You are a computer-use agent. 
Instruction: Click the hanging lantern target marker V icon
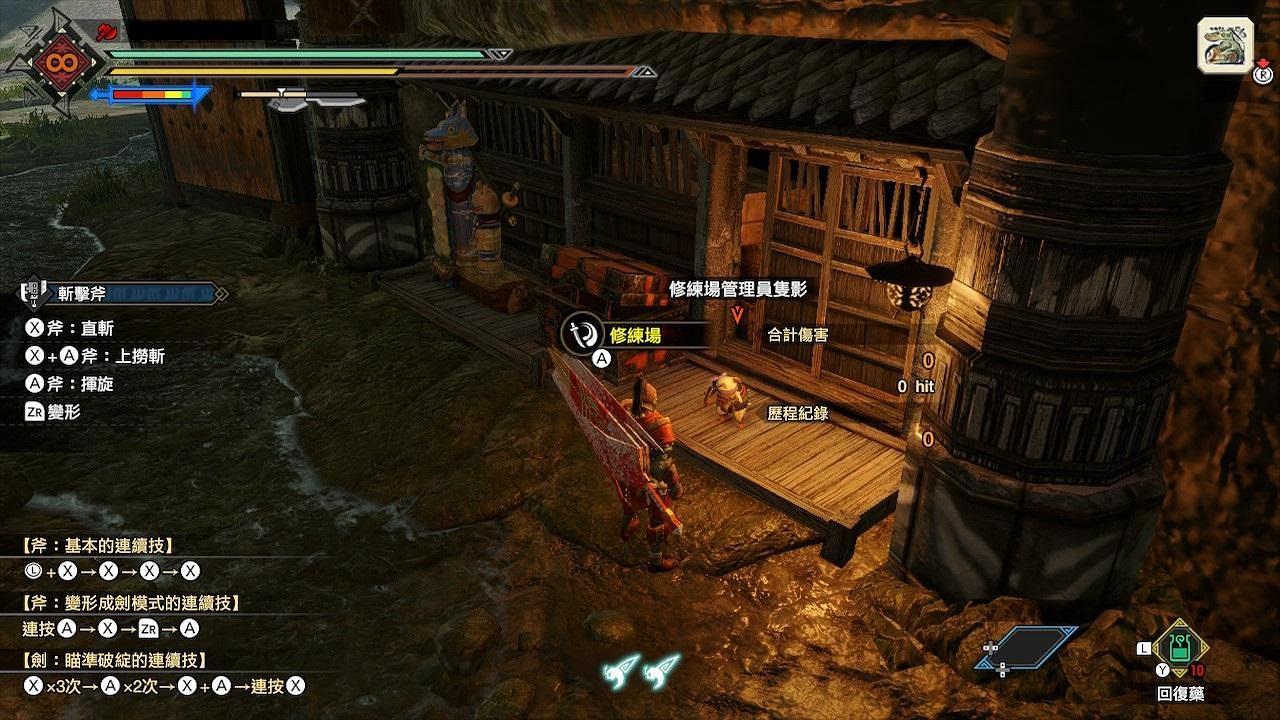click(x=736, y=312)
